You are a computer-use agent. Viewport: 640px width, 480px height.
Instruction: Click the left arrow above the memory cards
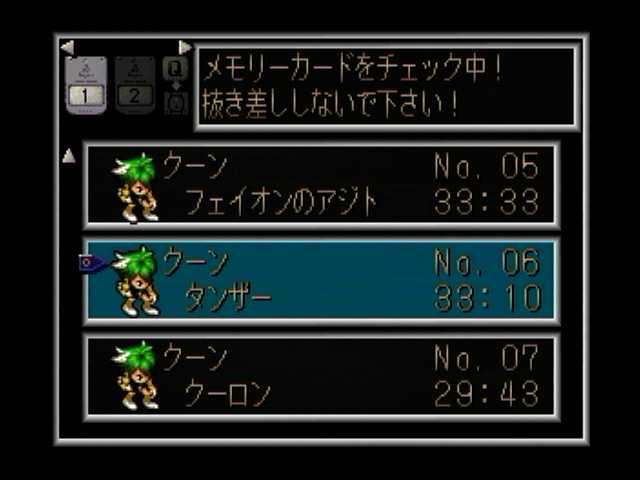click(67, 47)
